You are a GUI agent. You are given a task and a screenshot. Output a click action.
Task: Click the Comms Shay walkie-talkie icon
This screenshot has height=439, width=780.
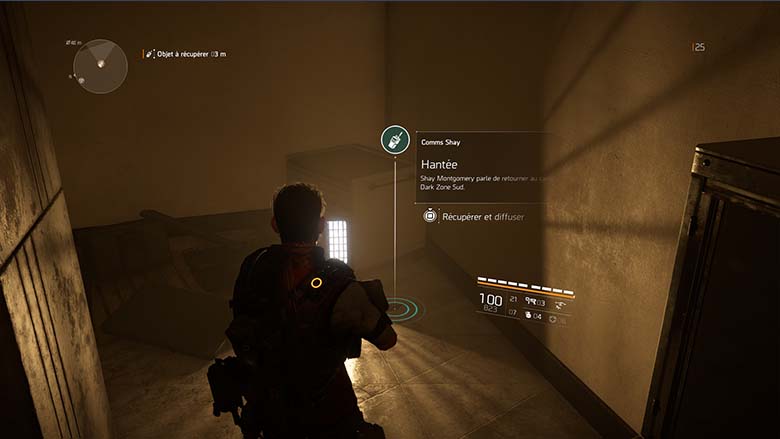395,139
